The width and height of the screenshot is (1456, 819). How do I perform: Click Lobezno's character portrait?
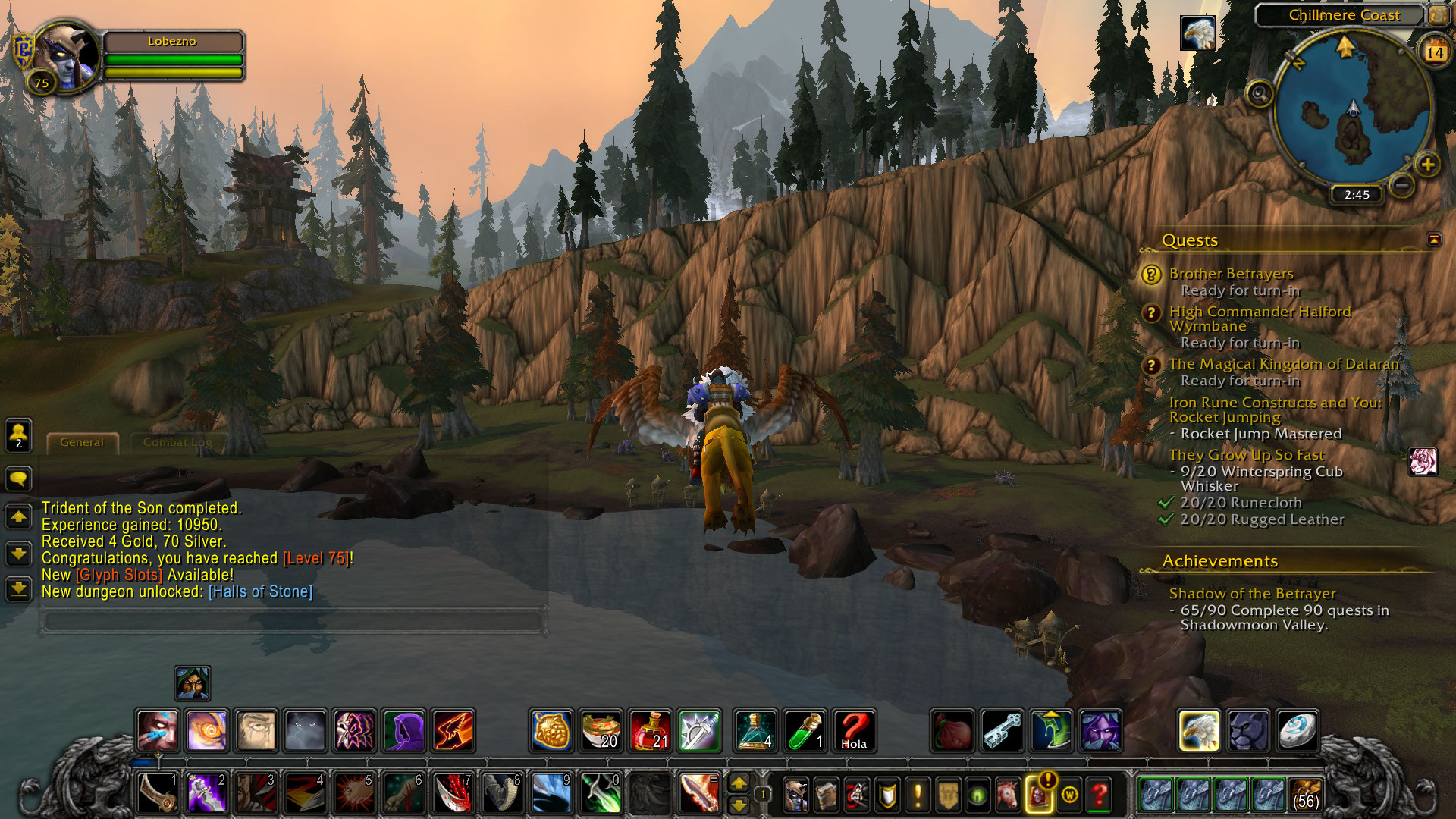click(x=67, y=55)
